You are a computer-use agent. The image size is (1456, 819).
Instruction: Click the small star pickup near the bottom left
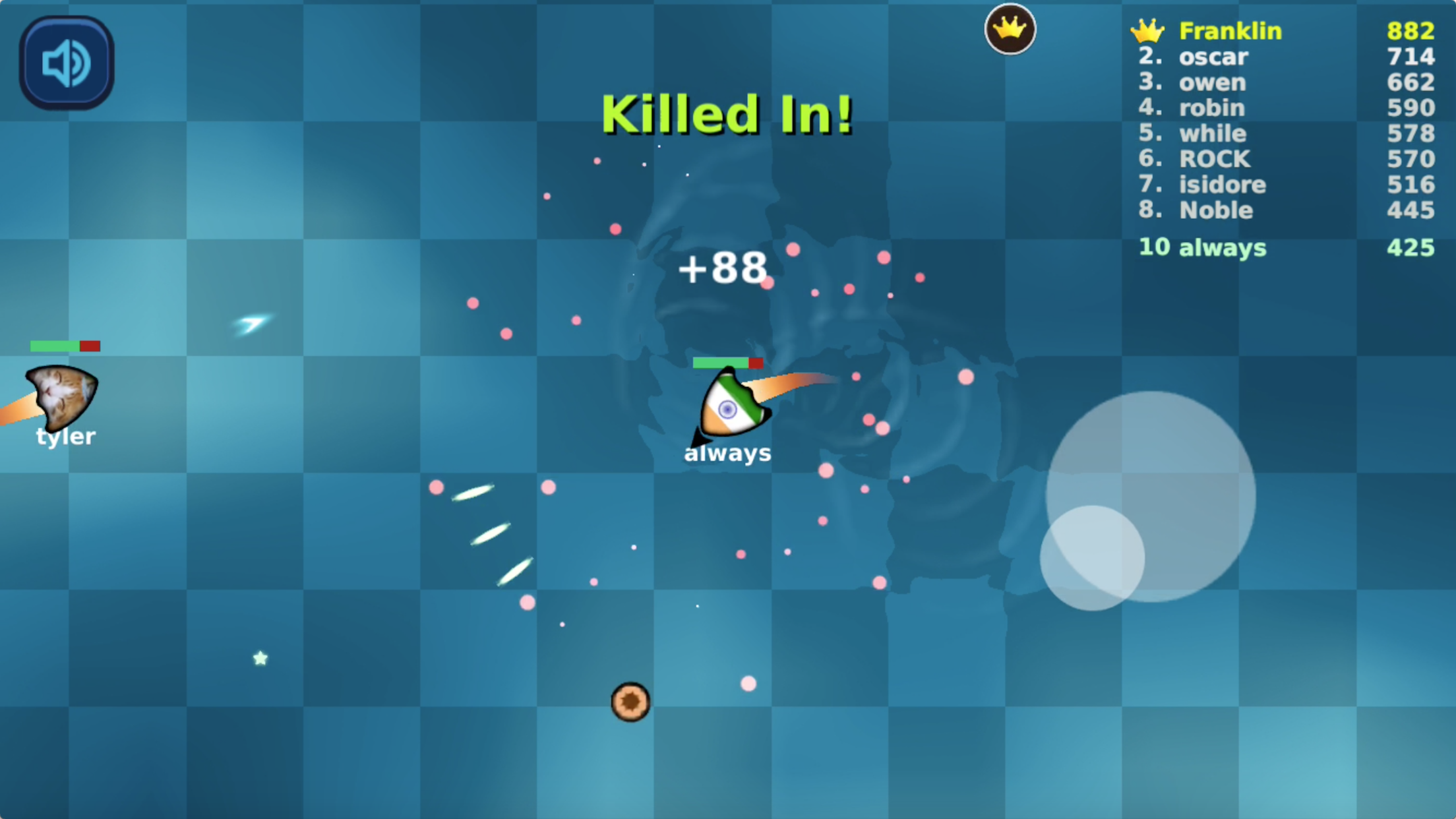click(260, 657)
